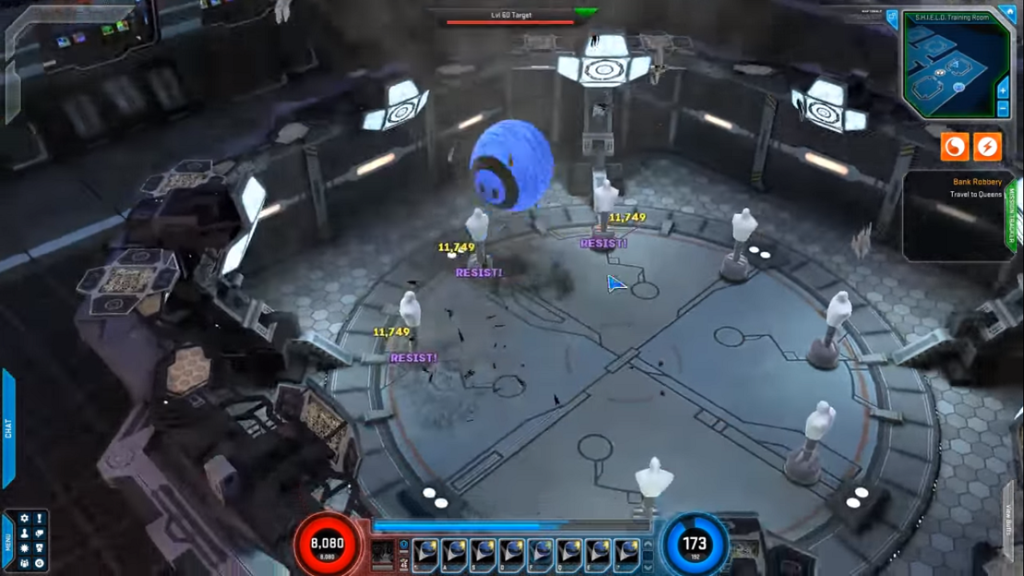Zoom out the minimap with the minus button

(1003, 108)
